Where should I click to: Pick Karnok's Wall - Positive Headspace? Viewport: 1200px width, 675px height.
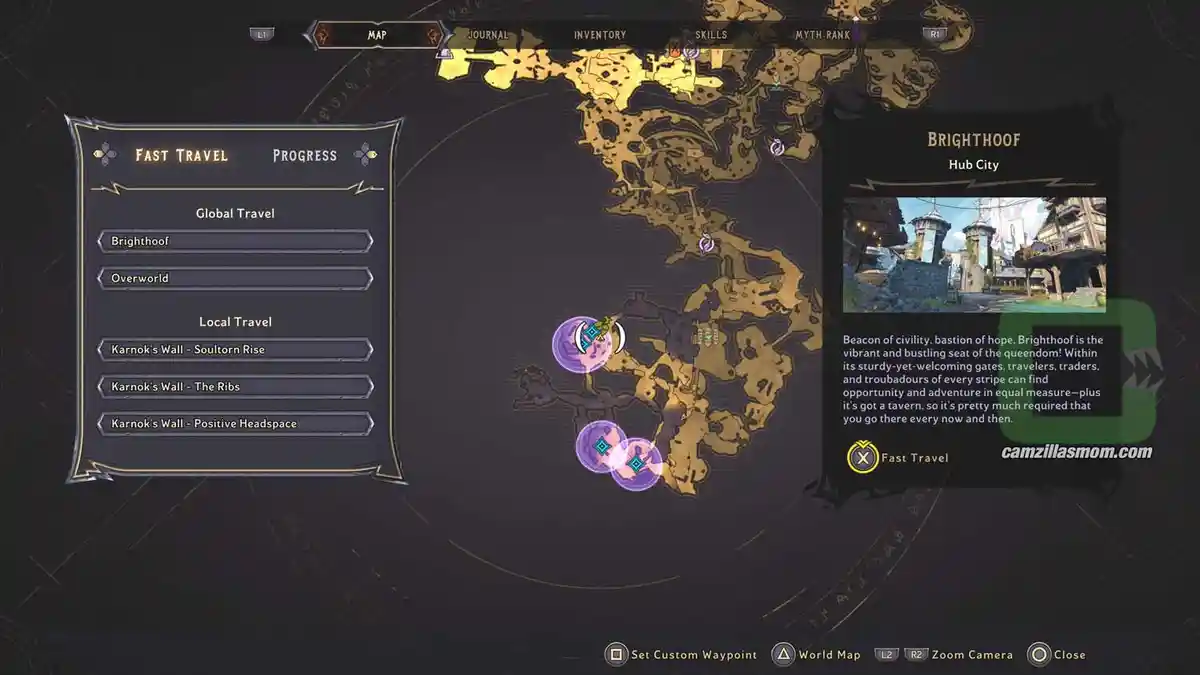235,424
